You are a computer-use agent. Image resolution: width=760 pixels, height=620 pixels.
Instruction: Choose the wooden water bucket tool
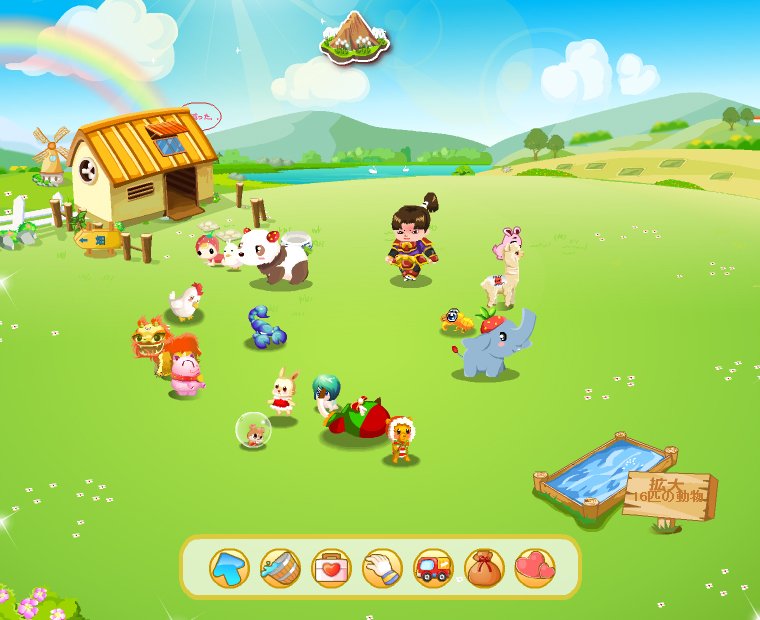point(280,568)
